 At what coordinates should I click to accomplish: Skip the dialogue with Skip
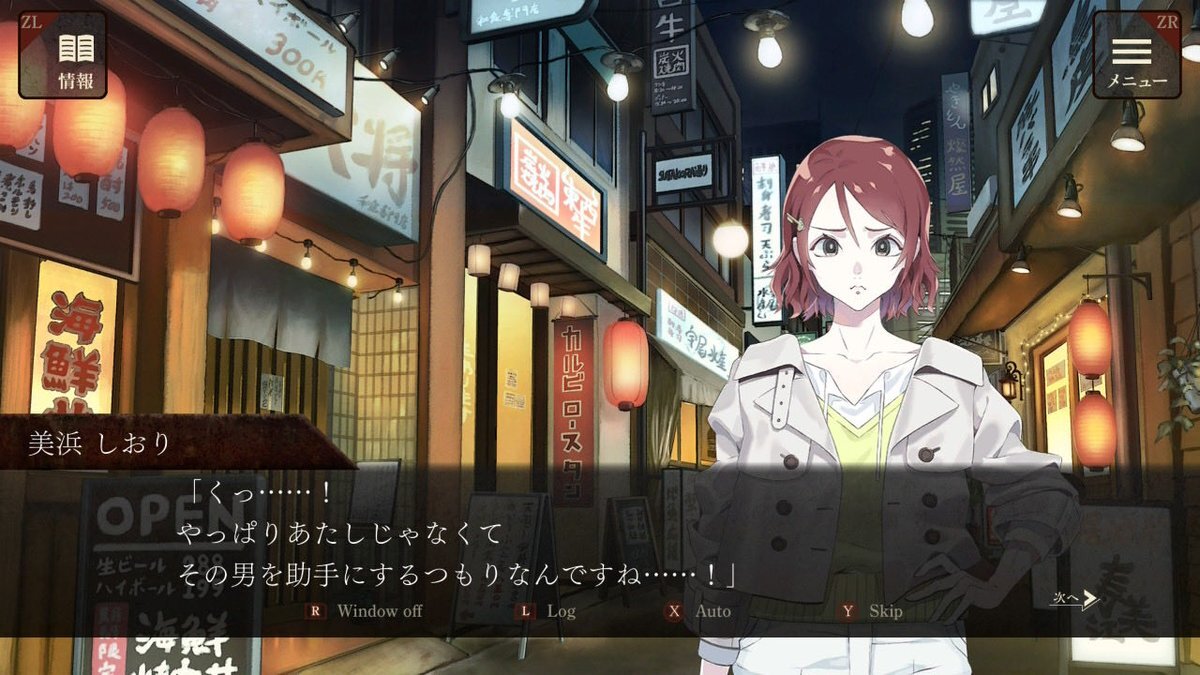[873, 610]
